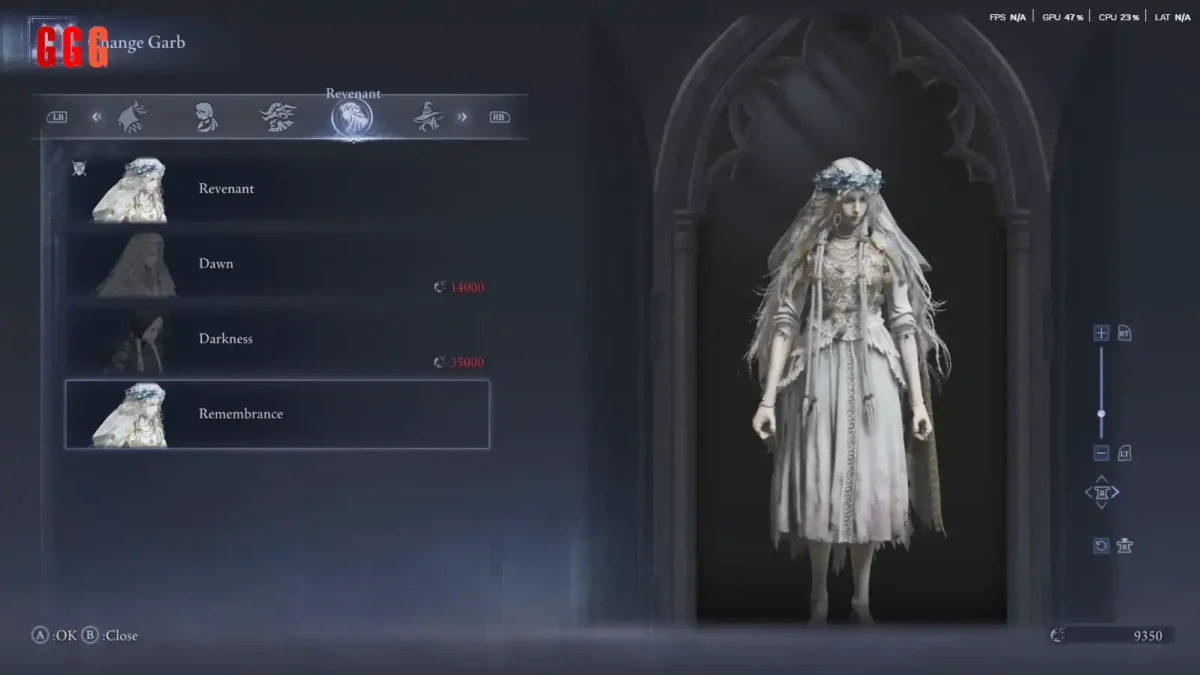Open the feathered hood character tab
This screenshot has width=1200, height=675.
tap(132, 117)
